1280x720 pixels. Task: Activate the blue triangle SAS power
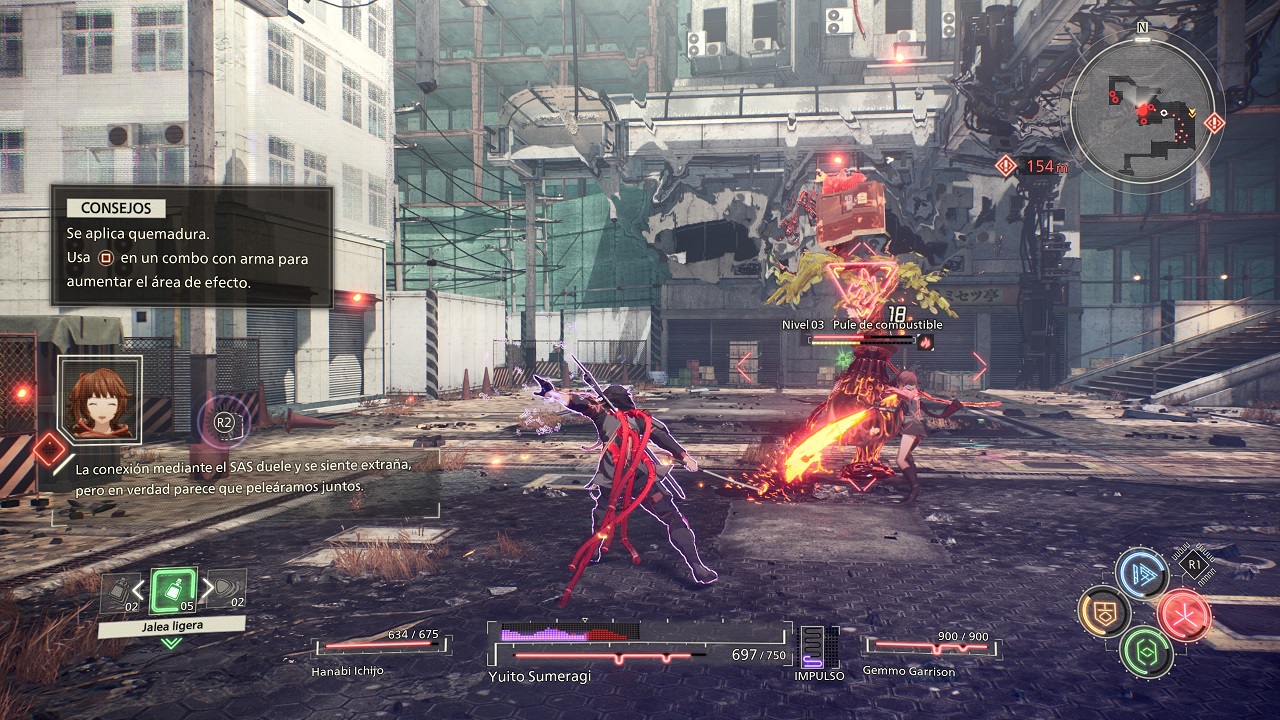point(1142,573)
